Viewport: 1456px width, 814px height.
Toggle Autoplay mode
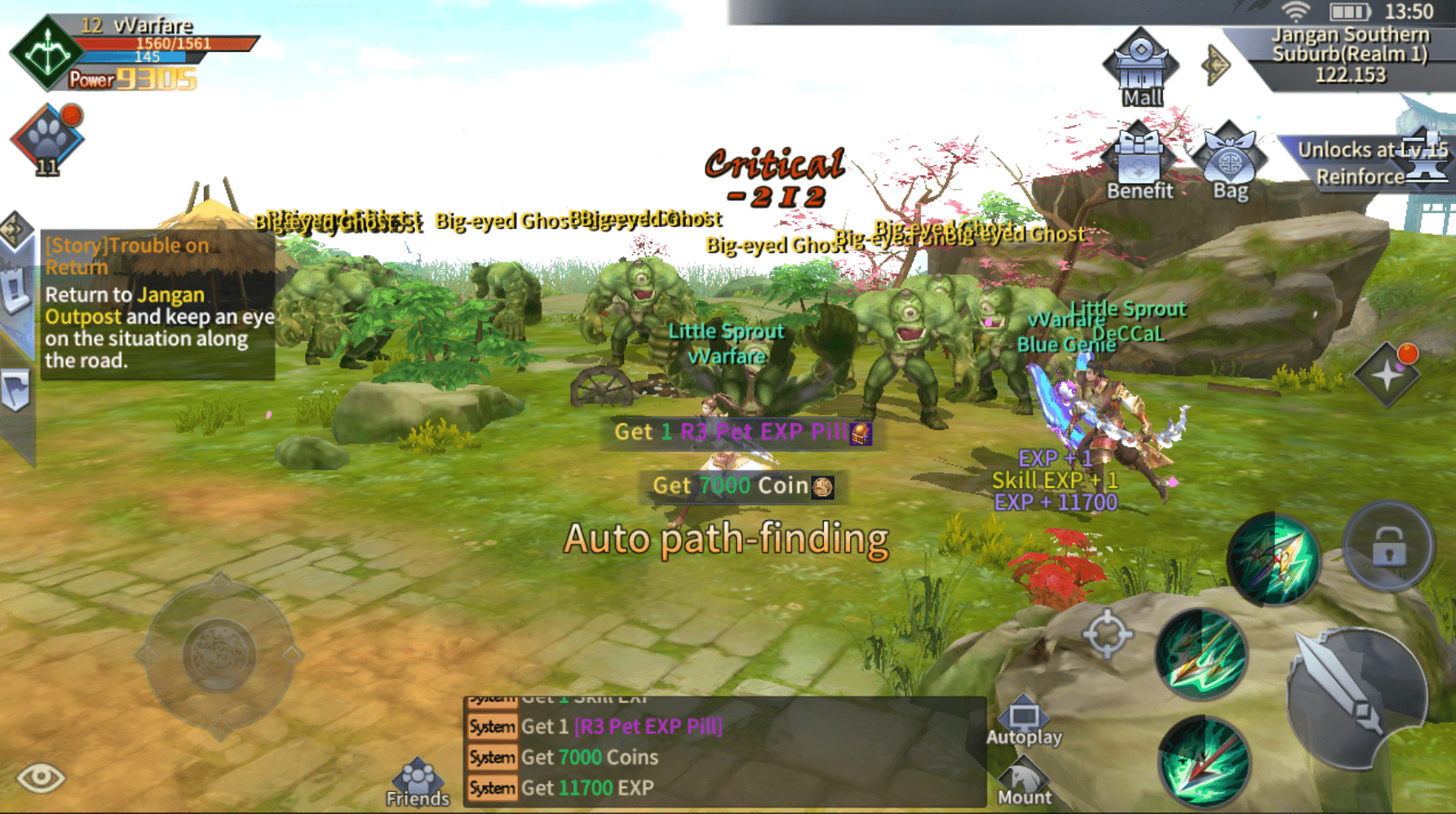pos(1024,723)
